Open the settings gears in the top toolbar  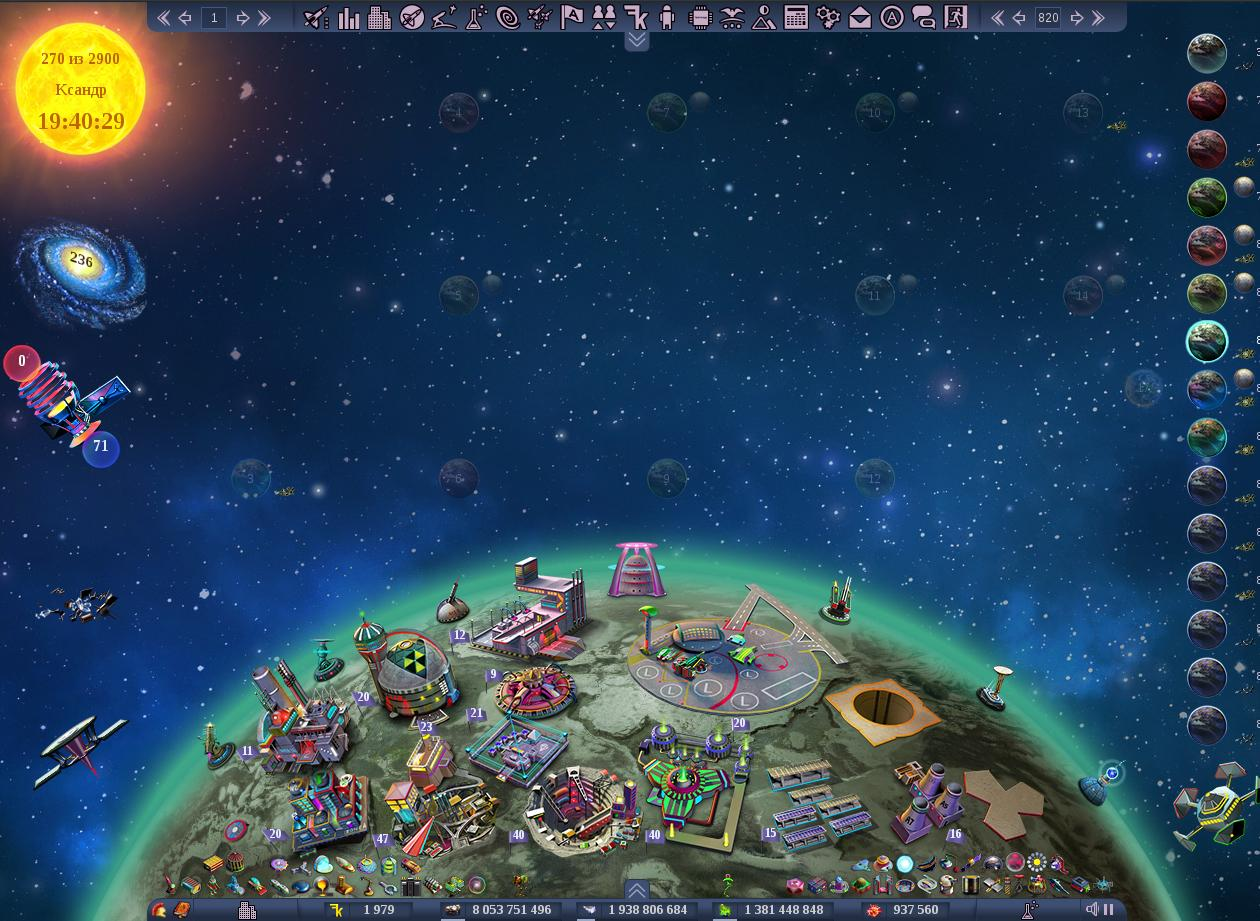827,17
